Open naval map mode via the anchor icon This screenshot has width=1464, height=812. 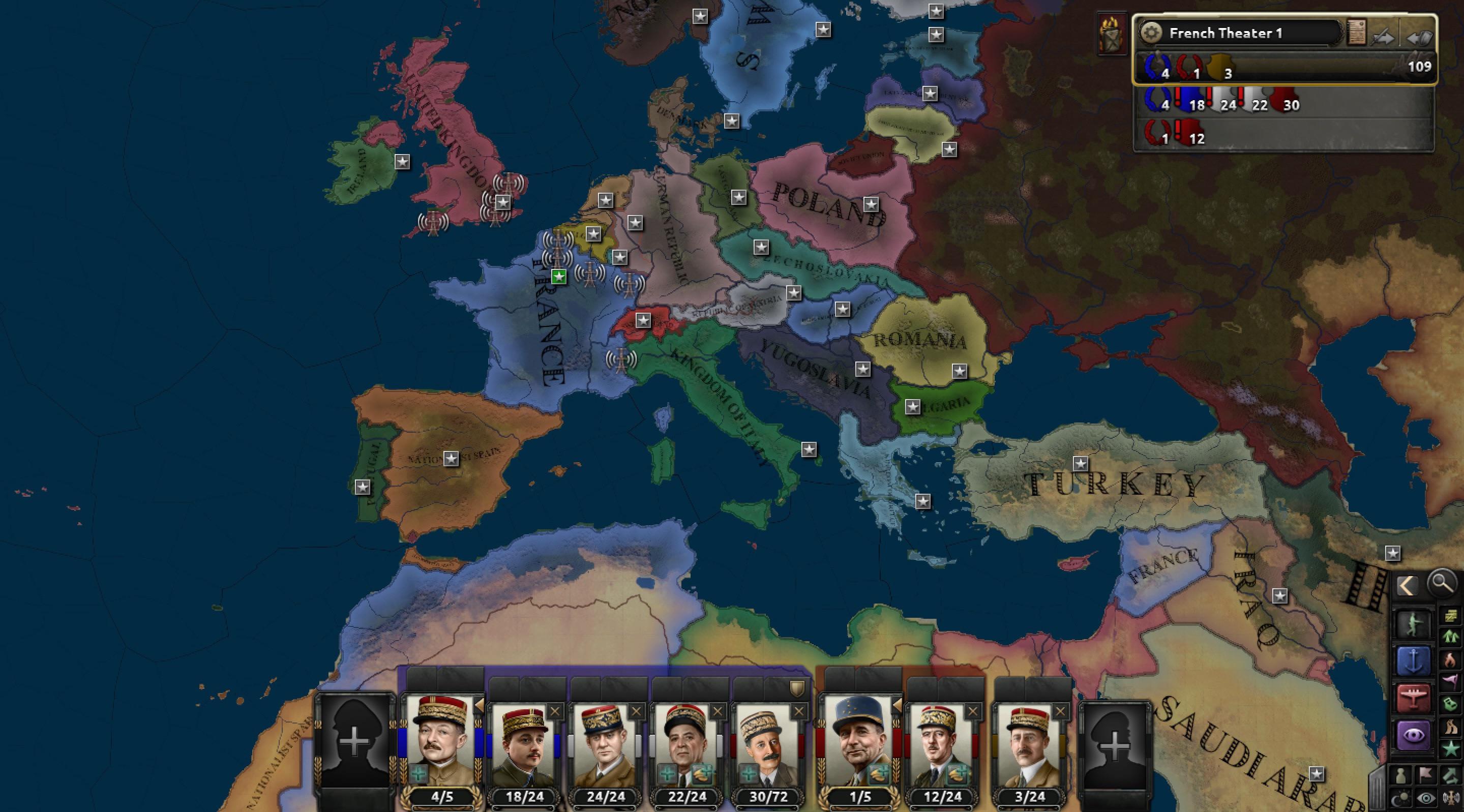(1414, 660)
